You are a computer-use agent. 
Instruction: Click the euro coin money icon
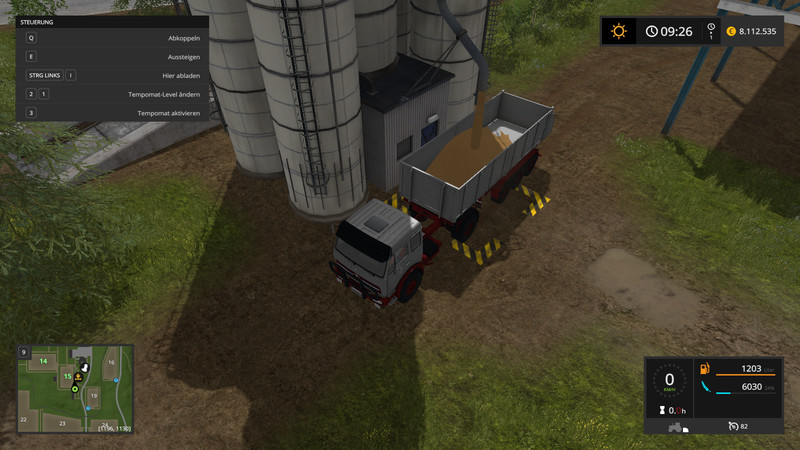coord(731,31)
